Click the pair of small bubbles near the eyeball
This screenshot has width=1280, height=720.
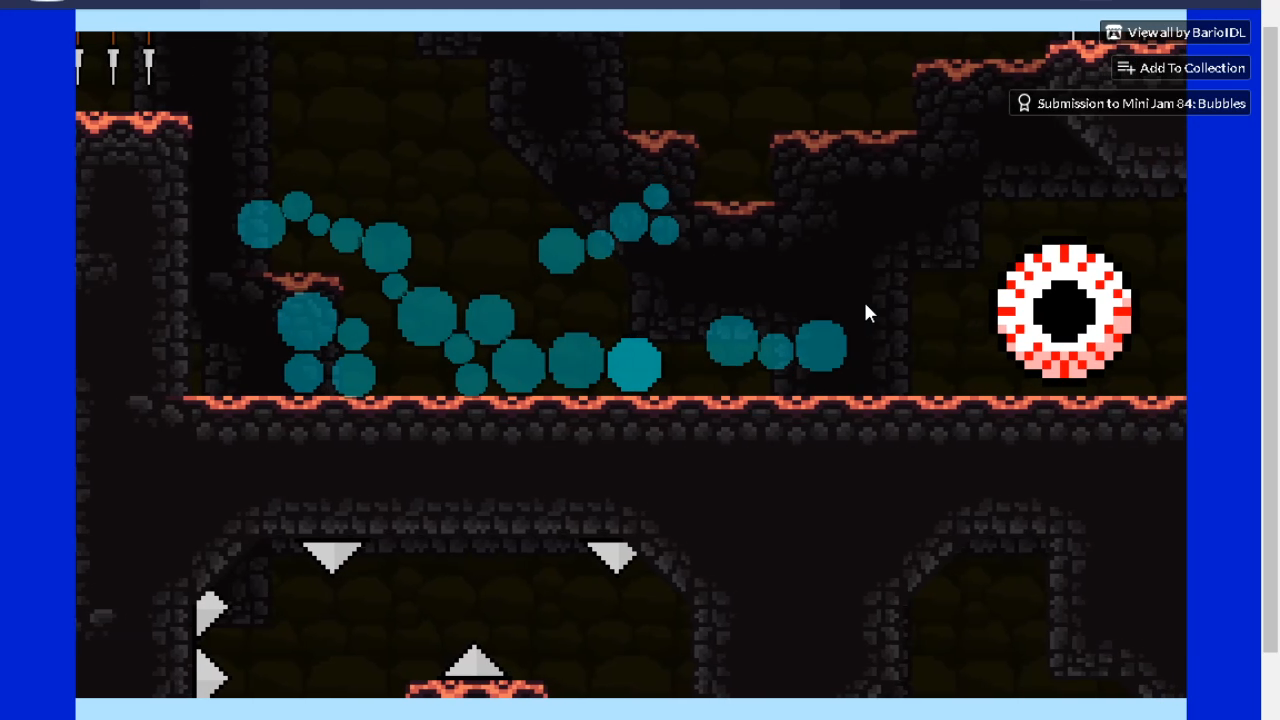click(x=775, y=348)
